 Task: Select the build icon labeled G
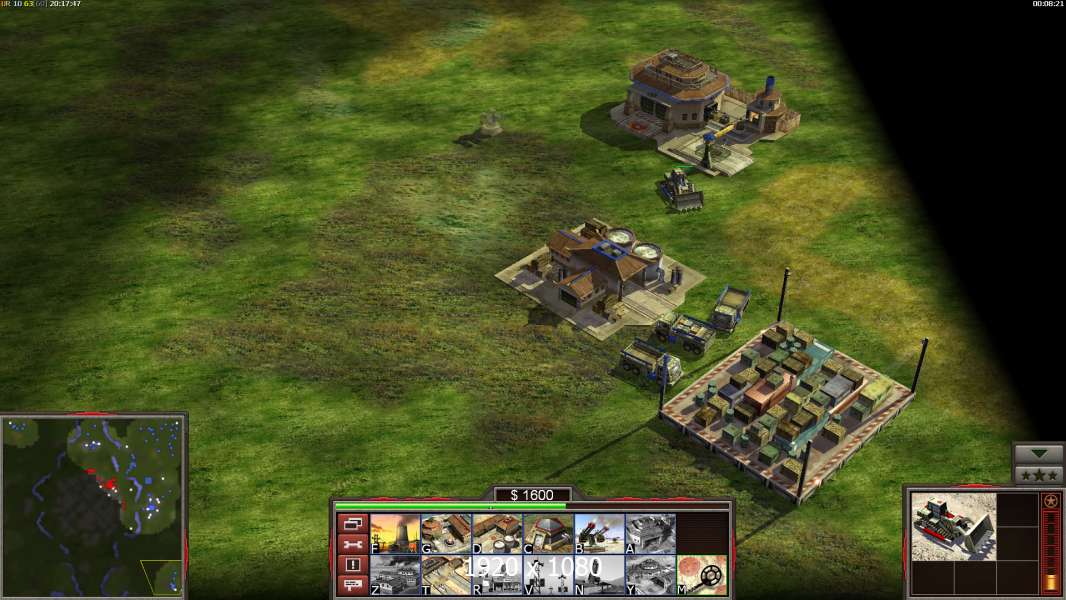(x=446, y=533)
